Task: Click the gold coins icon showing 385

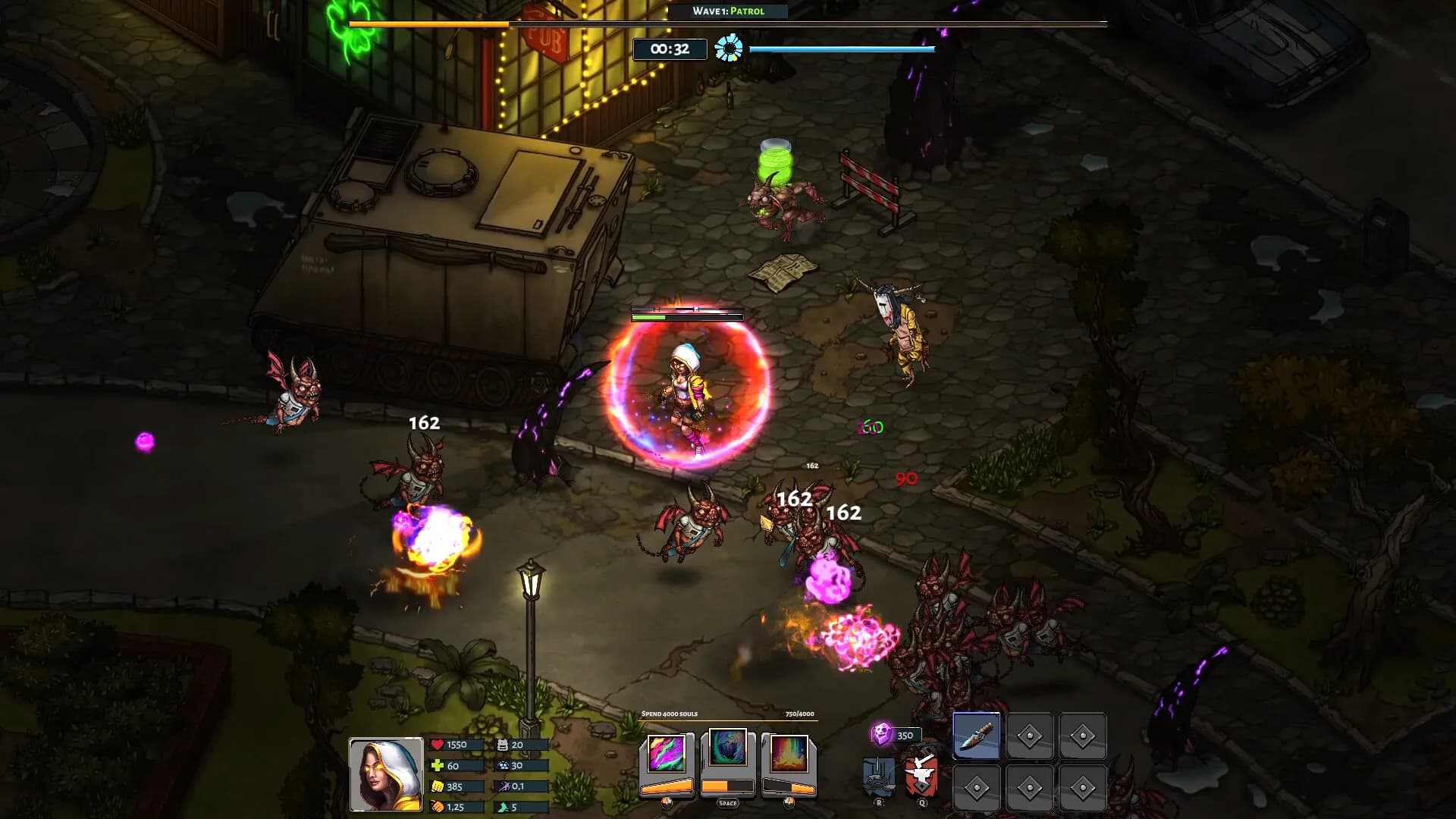Action: pyautogui.click(x=438, y=787)
